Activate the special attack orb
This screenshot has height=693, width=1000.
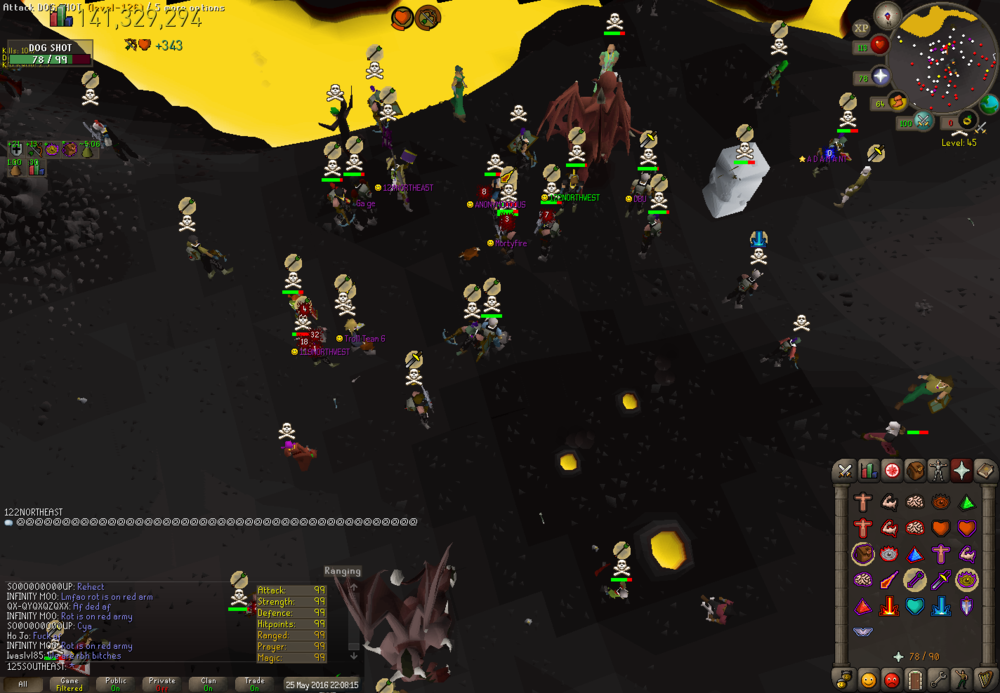click(x=924, y=121)
